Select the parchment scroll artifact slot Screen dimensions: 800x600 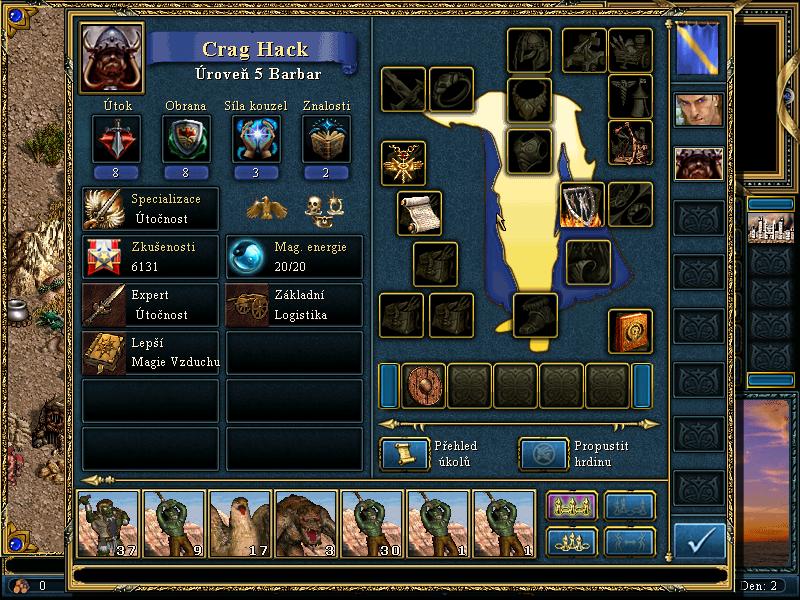pos(419,213)
